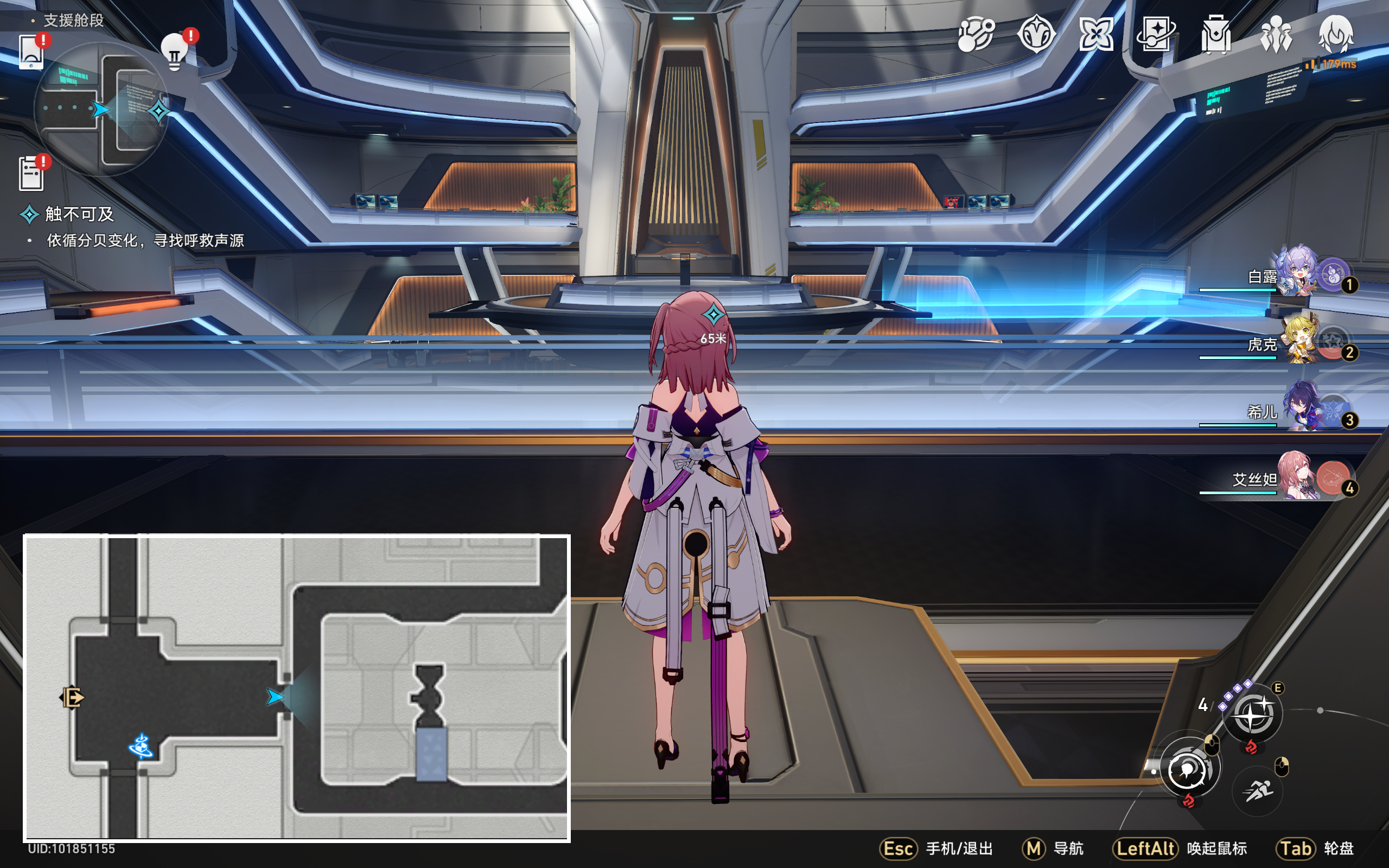Screen dimensions: 1389x868
Task: Open the mission log clipboard icon
Action: 31,173
